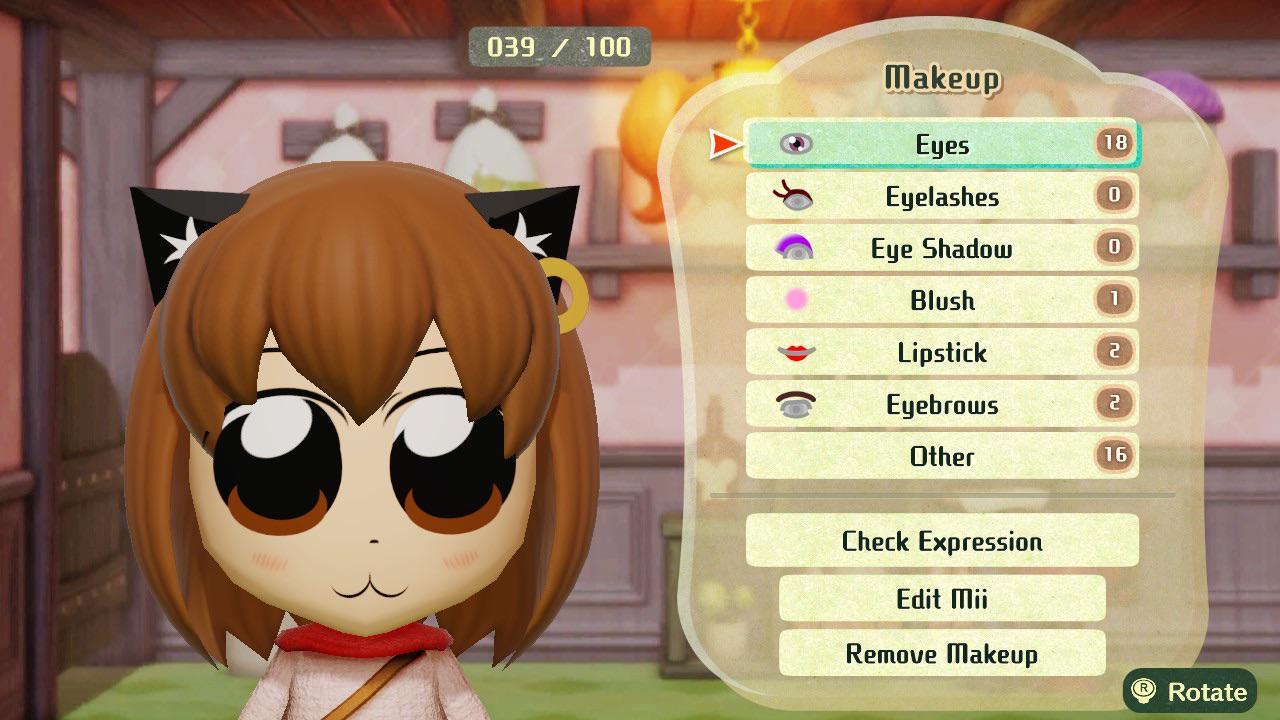The height and width of the screenshot is (720, 1280).
Task: Open the Eyes makeup category
Action: (x=942, y=144)
